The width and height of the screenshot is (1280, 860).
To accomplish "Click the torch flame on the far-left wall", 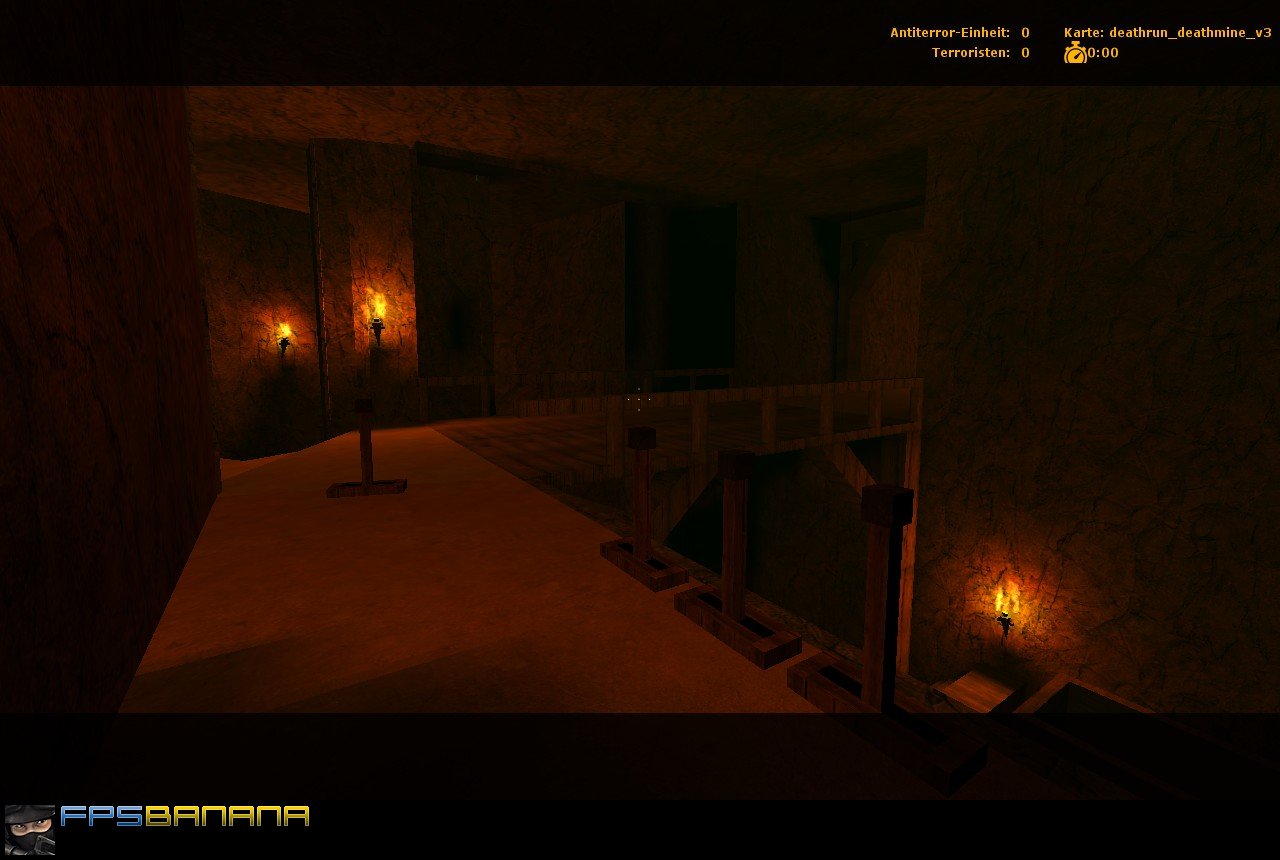I will point(285,330).
